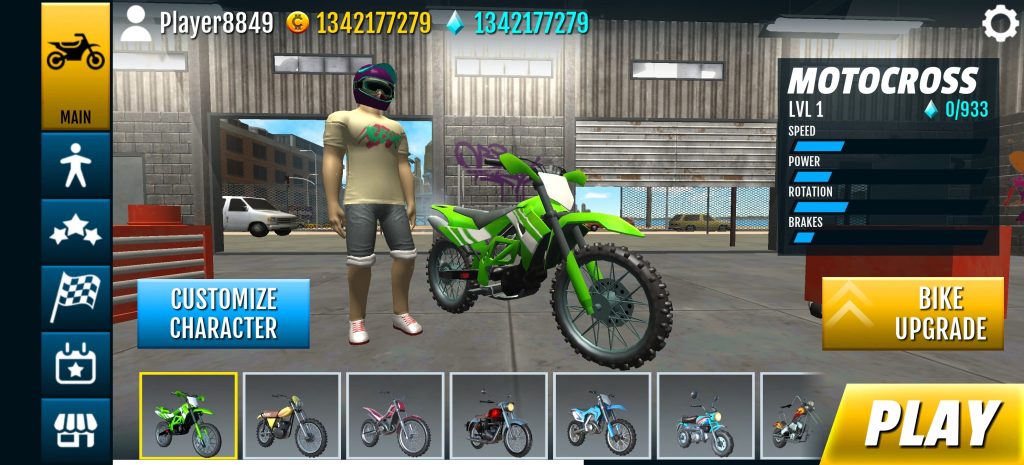The image size is (1024, 465).
Task: Switch to the MAIN motorcycle tab
Action: point(76,66)
